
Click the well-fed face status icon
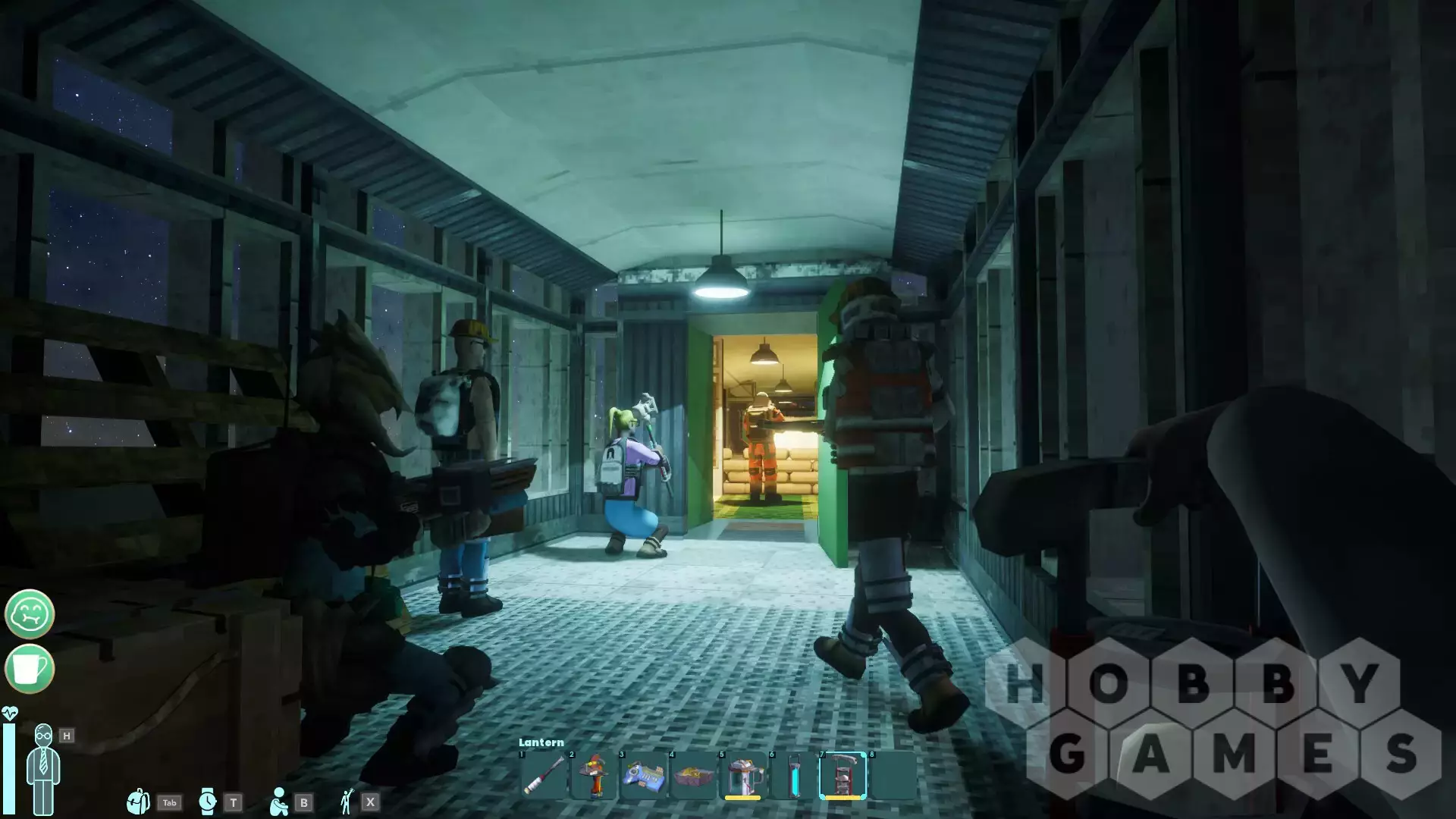[30, 613]
